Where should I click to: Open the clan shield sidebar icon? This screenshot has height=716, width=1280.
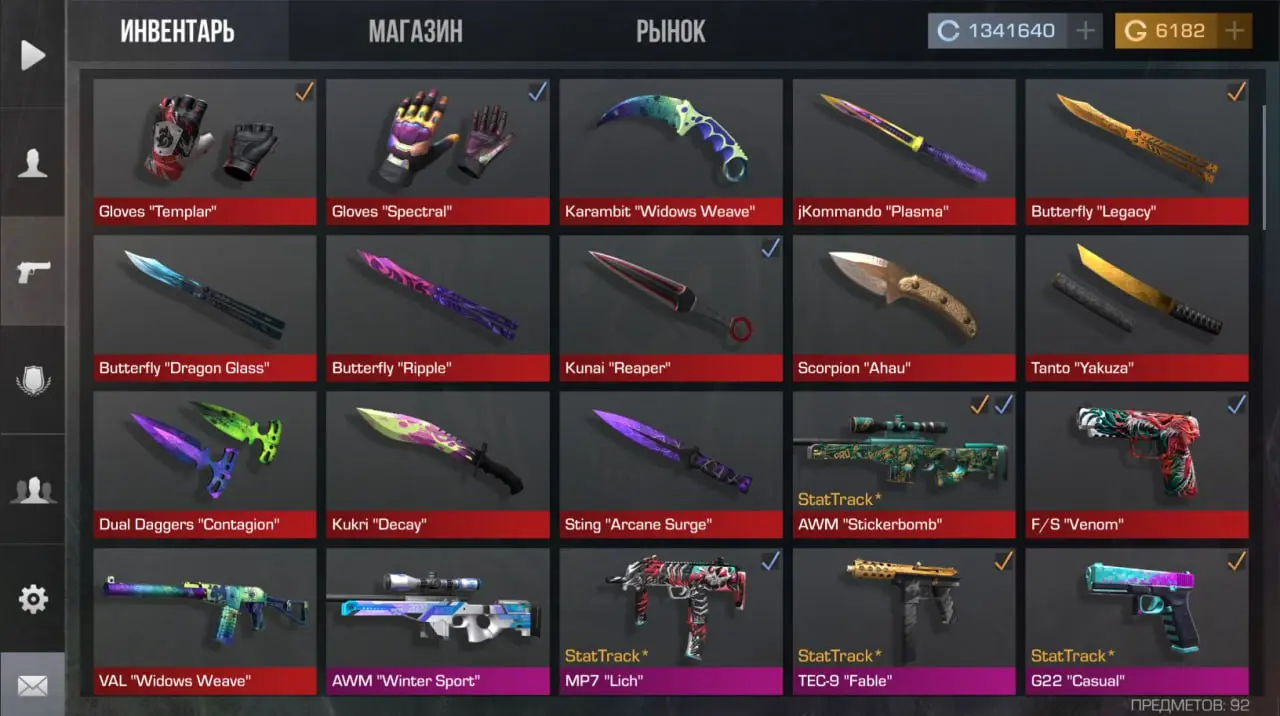33,381
